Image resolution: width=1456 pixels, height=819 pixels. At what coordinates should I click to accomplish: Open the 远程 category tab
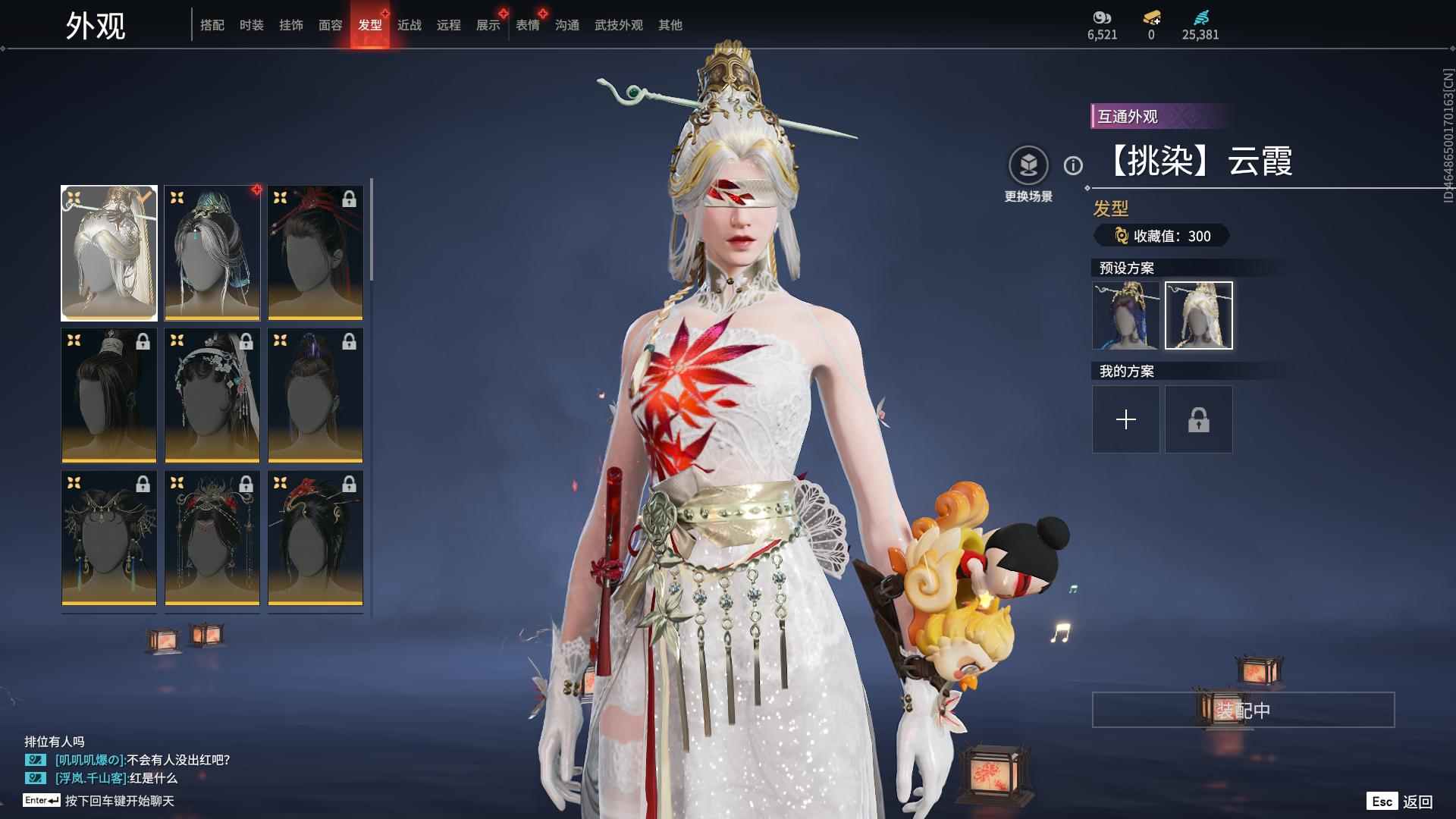click(448, 25)
